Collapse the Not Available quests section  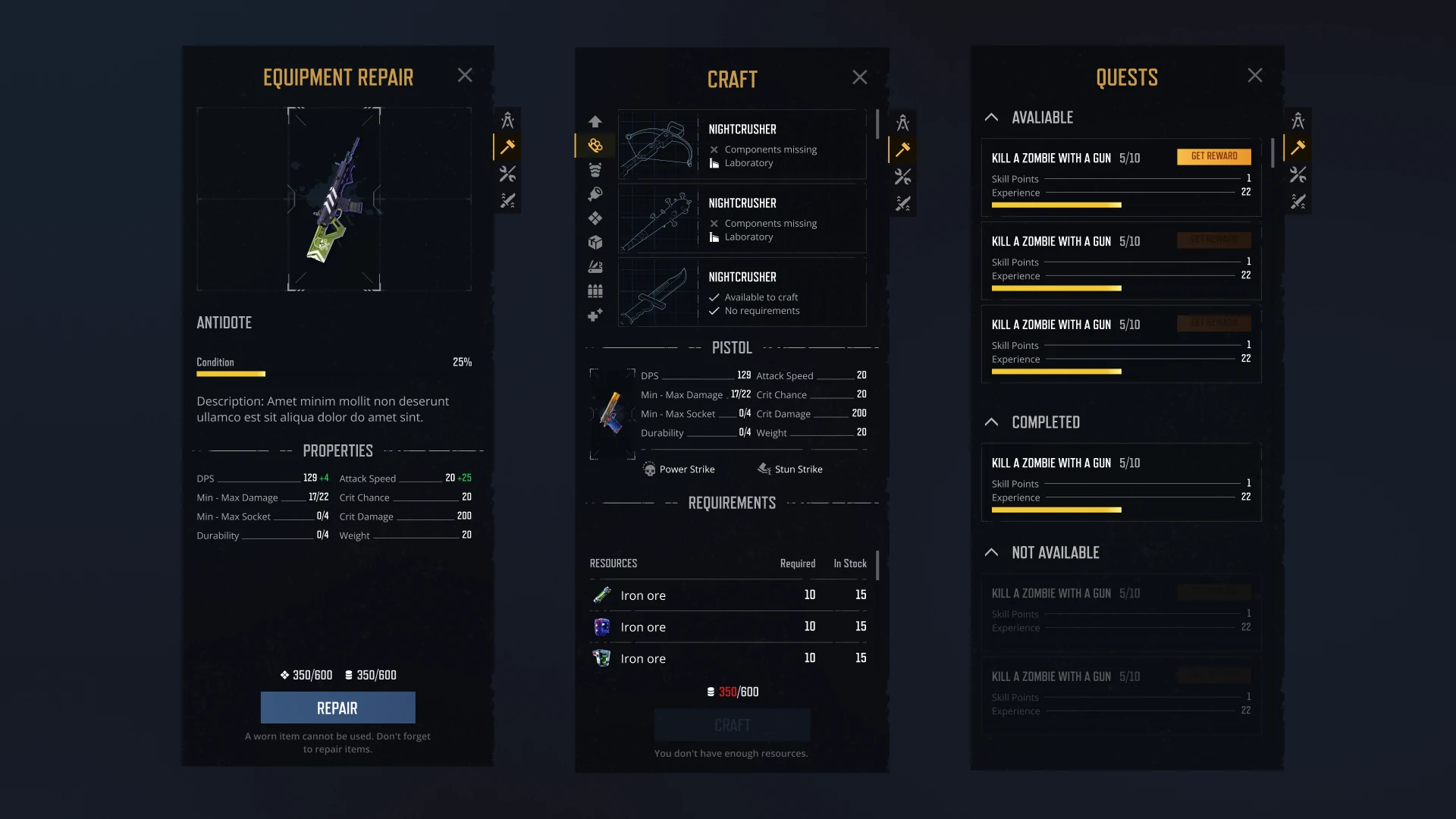[991, 553]
